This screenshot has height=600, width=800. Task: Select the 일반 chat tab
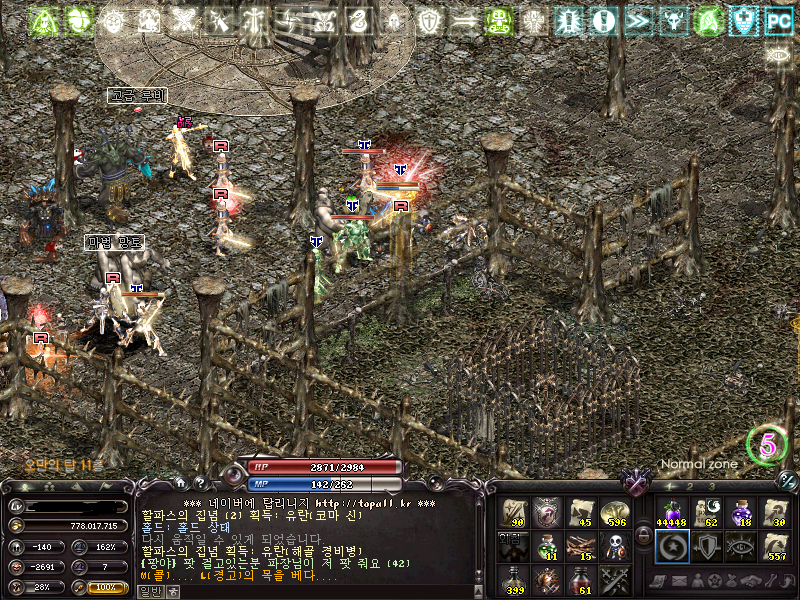coord(150,591)
